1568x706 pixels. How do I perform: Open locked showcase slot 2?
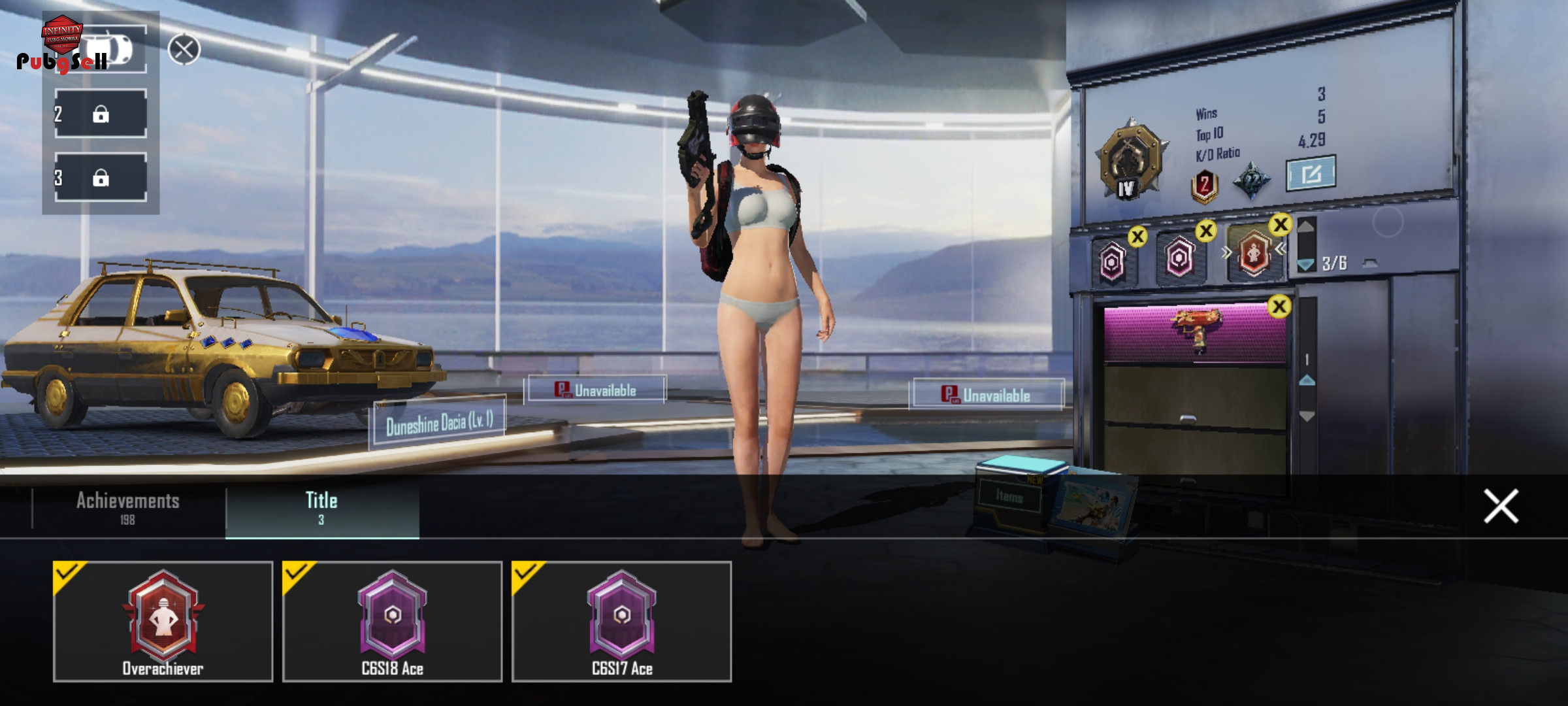(x=101, y=114)
